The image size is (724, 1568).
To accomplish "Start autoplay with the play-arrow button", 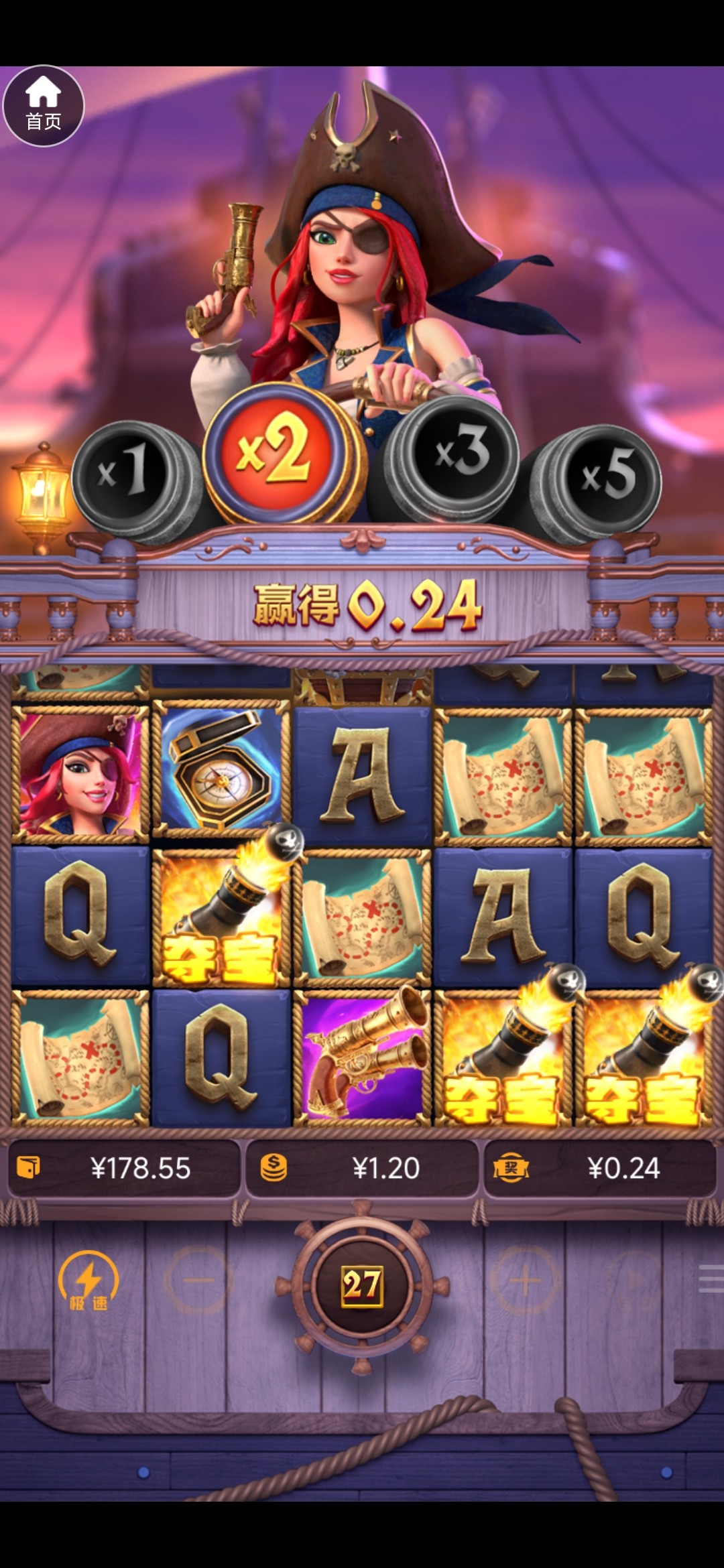I will (x=633, y=1281).
